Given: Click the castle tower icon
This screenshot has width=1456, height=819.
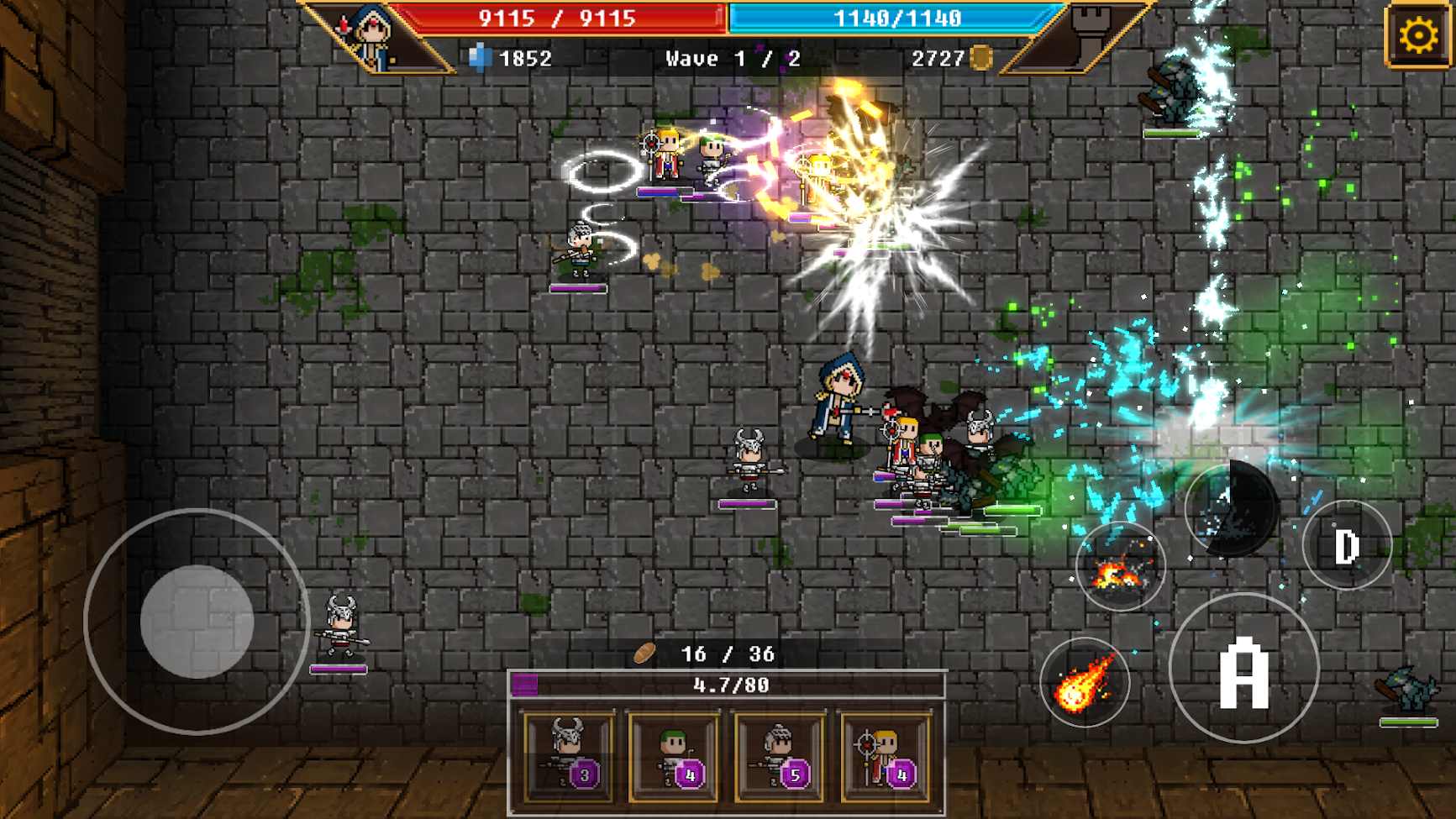Looking at the screenshot, I should (x=1090, y=34).
